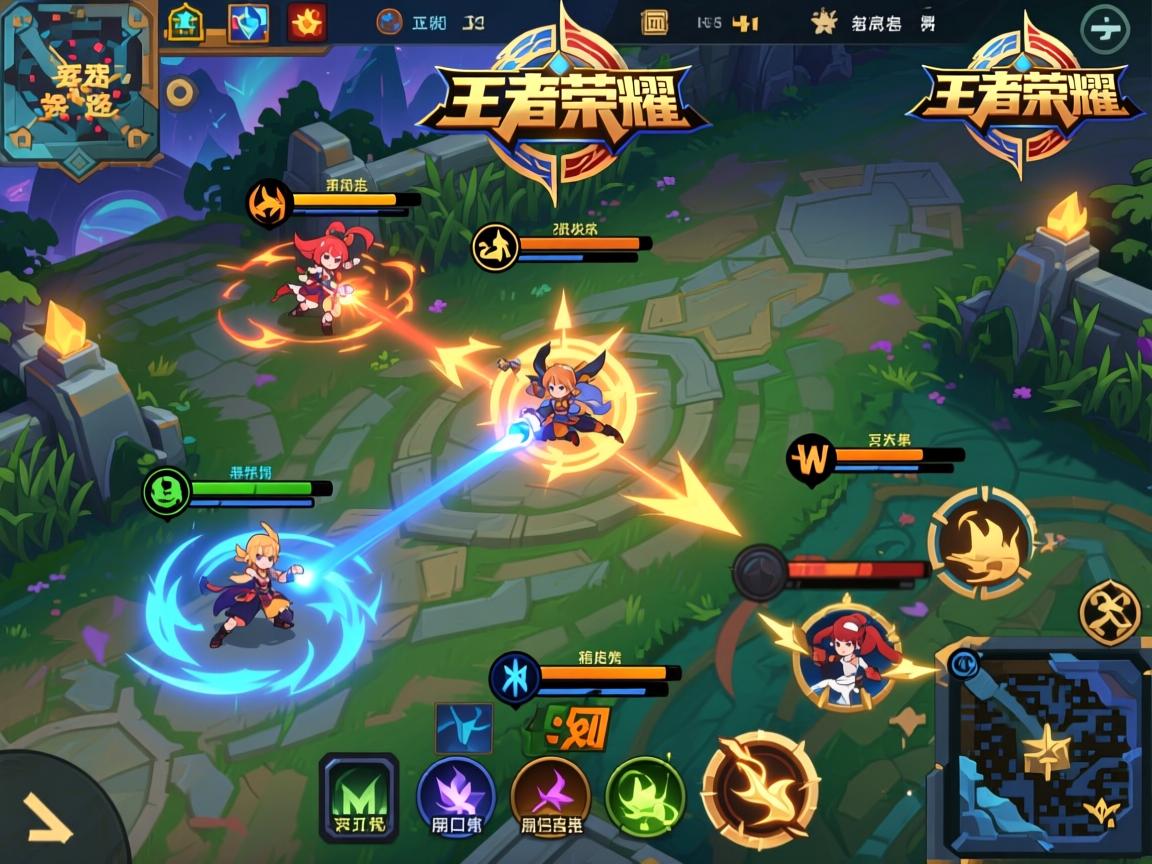This screenshot has height=864, width=1152.
Task: Cast the purple leaf skill on the blue button
Action: (455, 797)
